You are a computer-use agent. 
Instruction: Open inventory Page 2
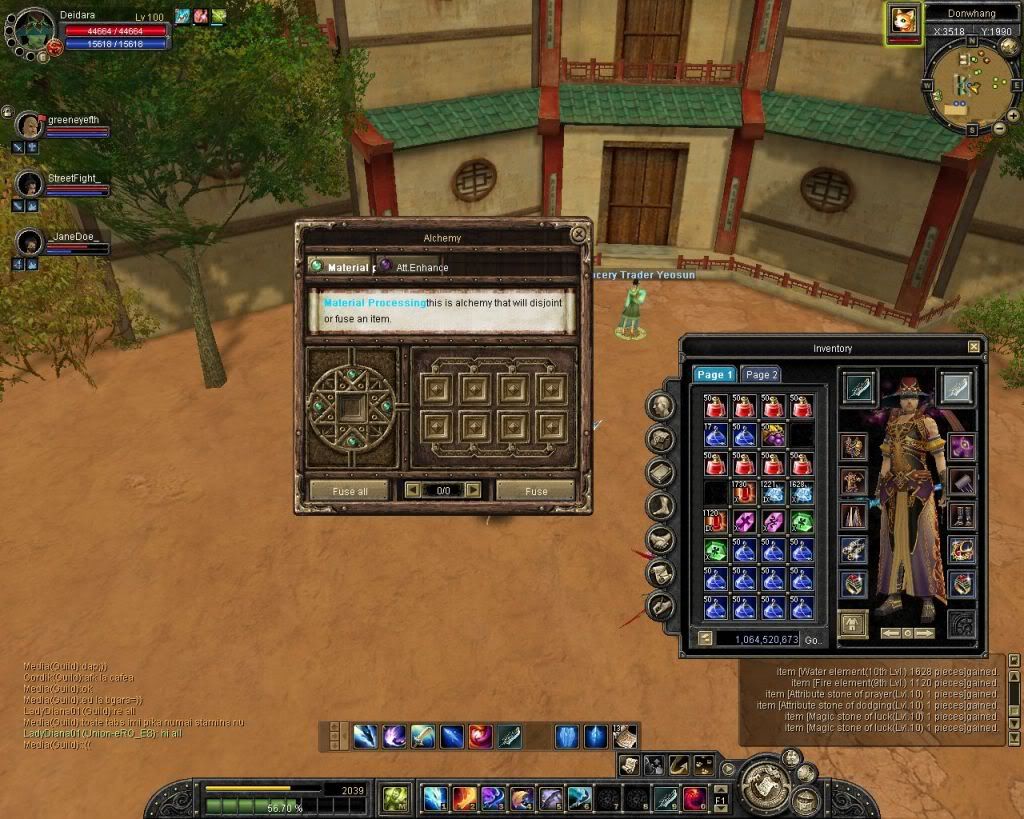pos(761,374)
